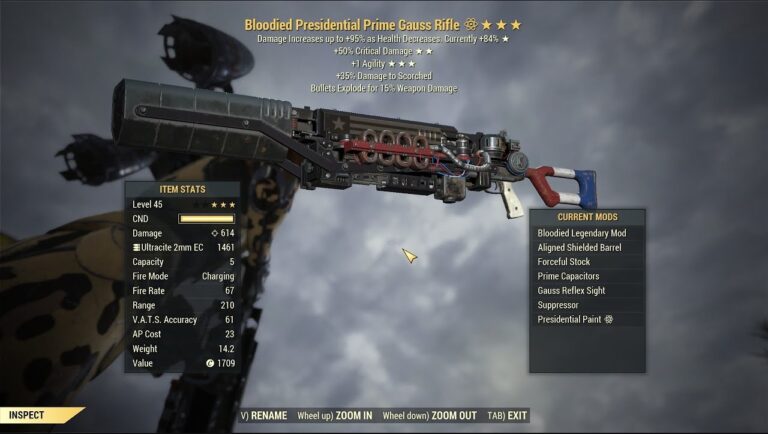
Task: Choose the Aligned Shielded Barrel mod
Action: click(585, 247)
